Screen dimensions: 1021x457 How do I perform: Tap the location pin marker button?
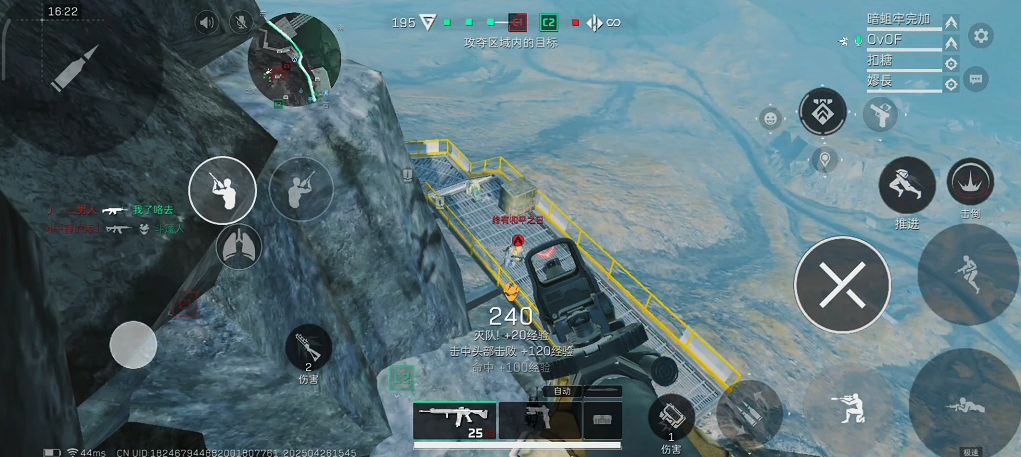click(x=825, y=159)
